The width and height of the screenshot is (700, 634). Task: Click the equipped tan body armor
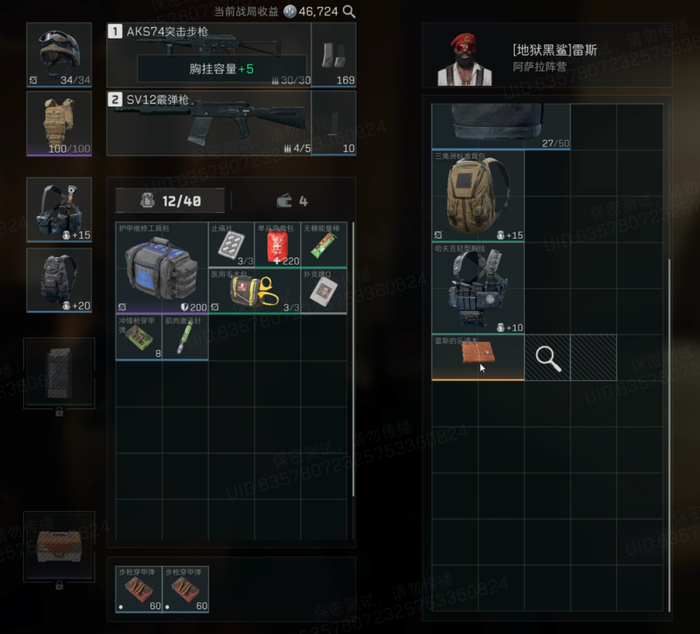pos(59,123)
